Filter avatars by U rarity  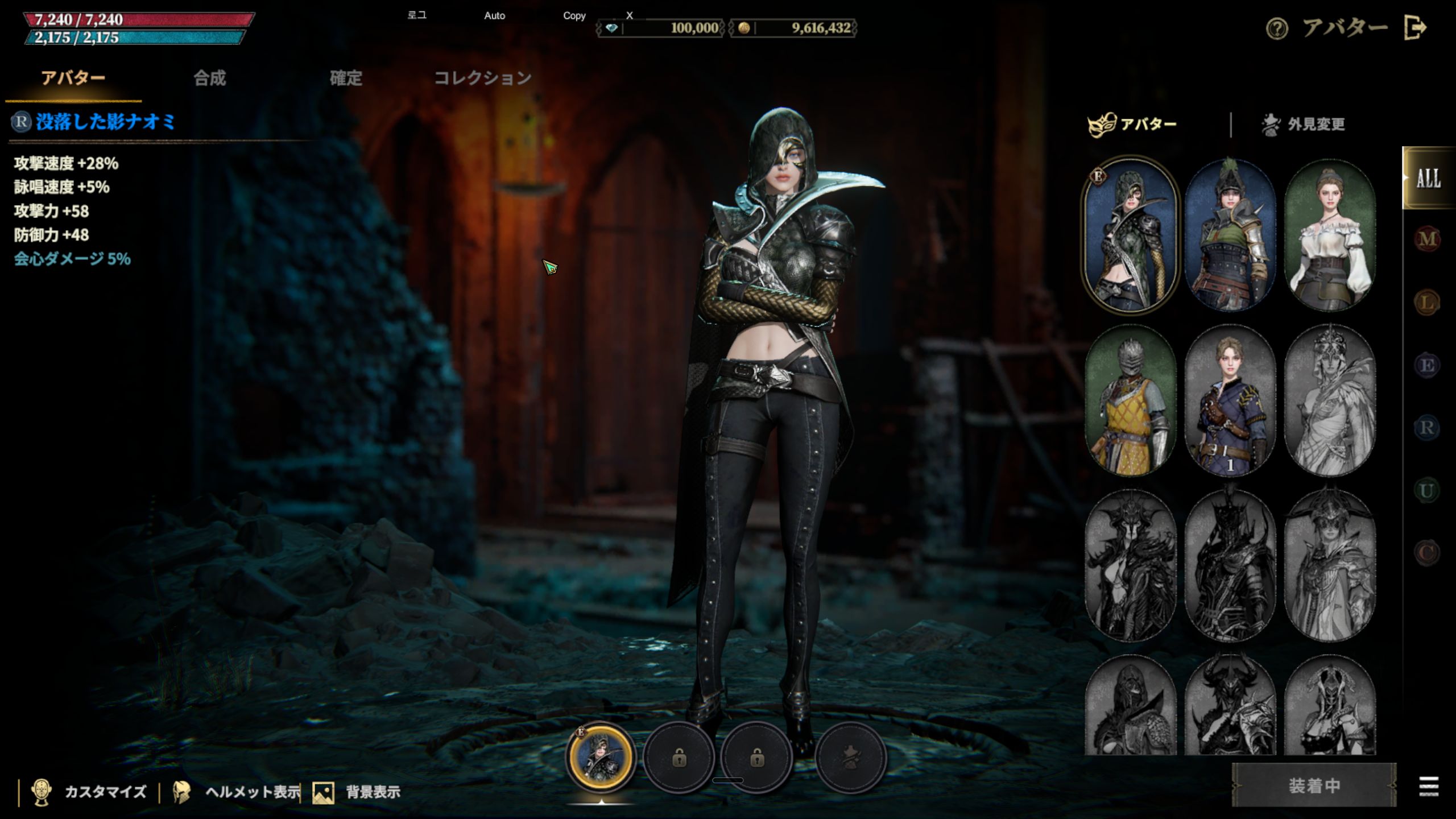(1427, 490)
